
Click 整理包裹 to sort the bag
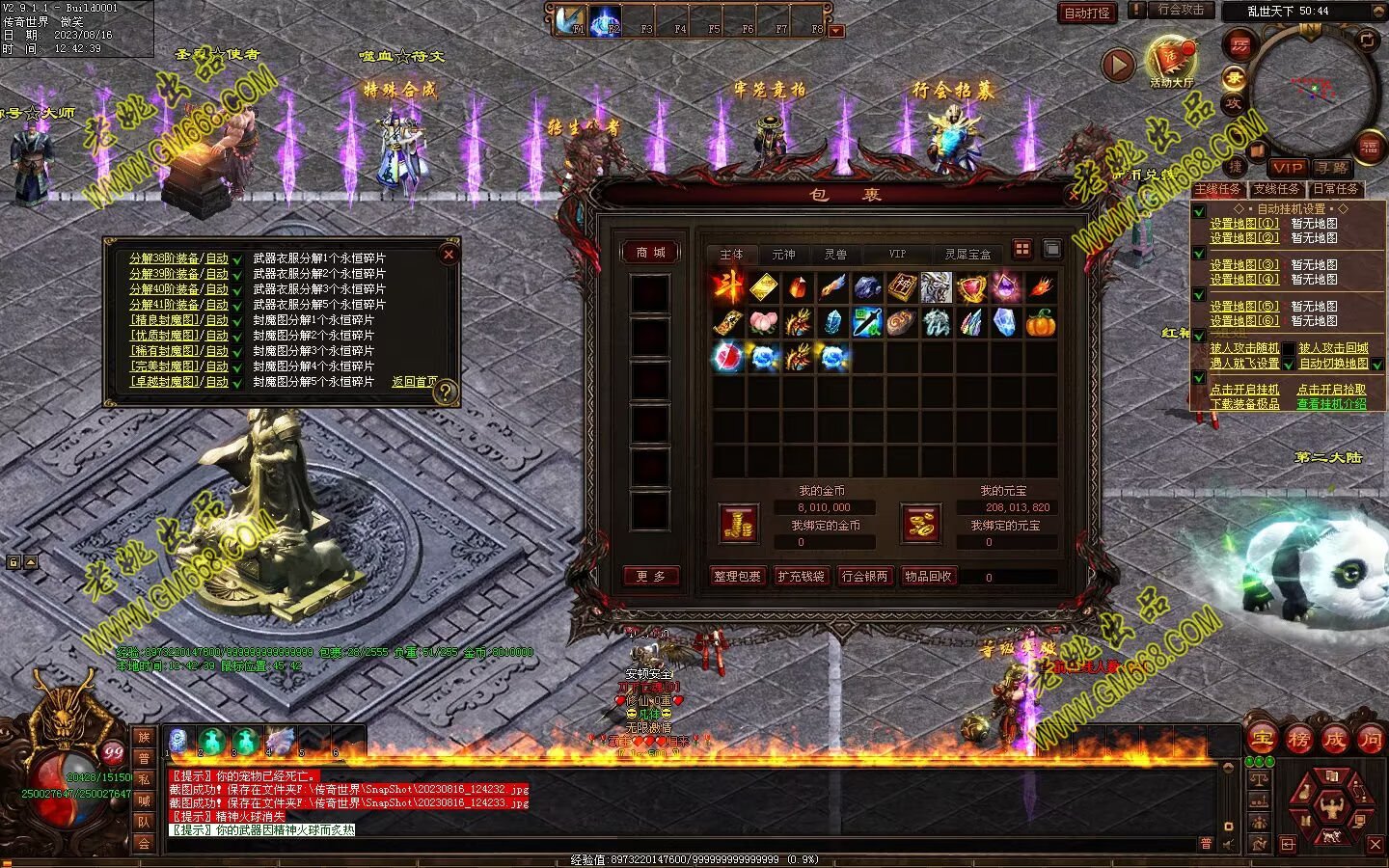coord(737,576)
